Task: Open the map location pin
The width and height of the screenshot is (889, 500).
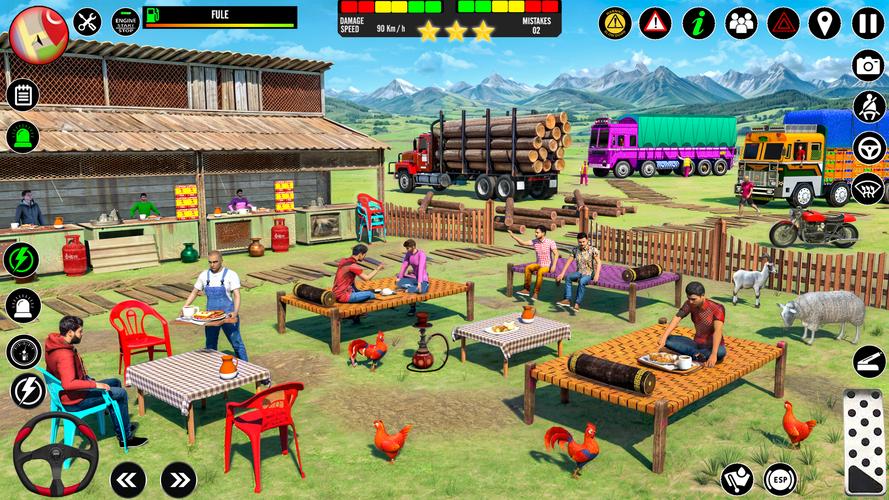Action: click(825, 22)
